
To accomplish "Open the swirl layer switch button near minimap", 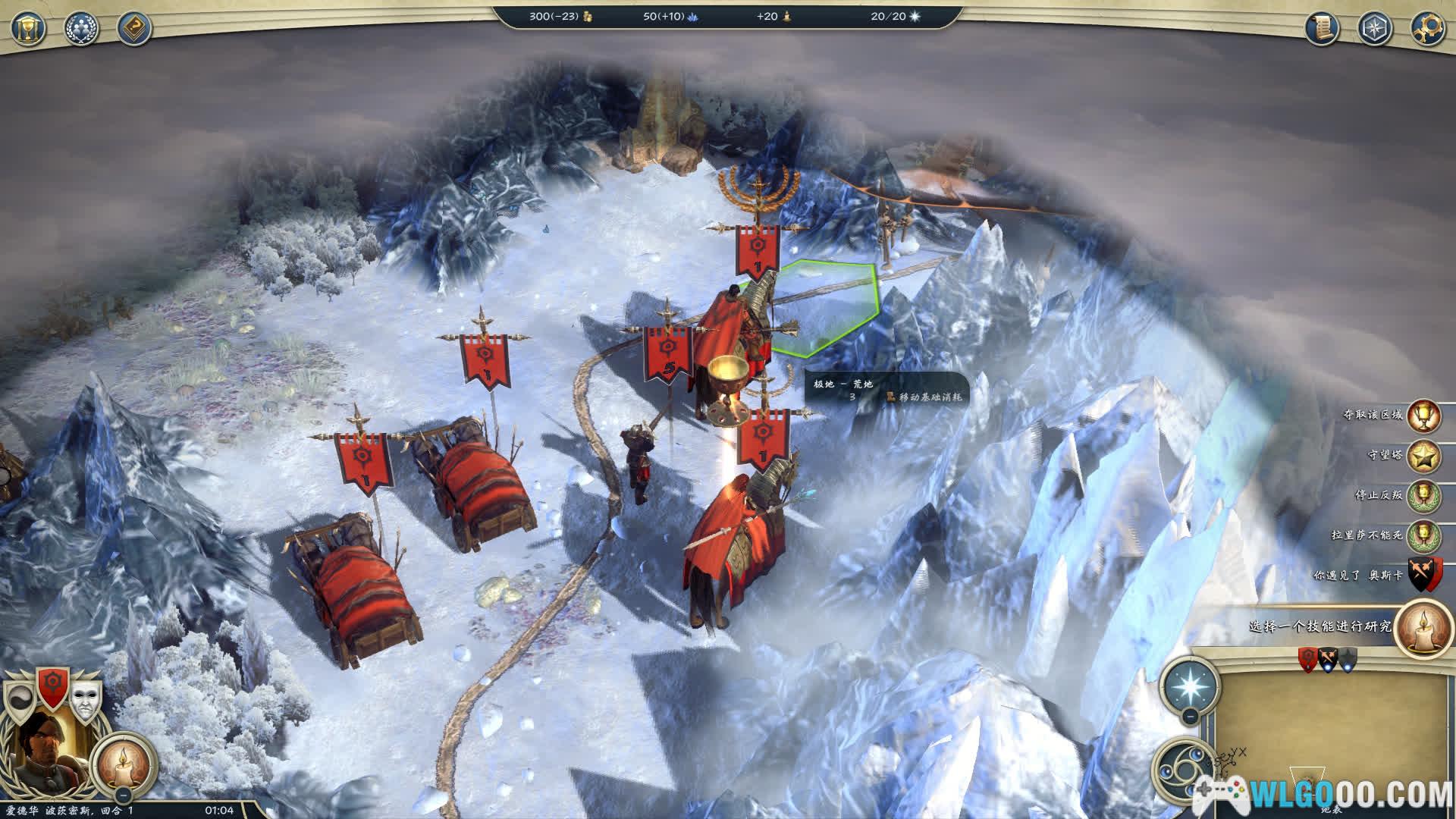I will (1180, 768).
